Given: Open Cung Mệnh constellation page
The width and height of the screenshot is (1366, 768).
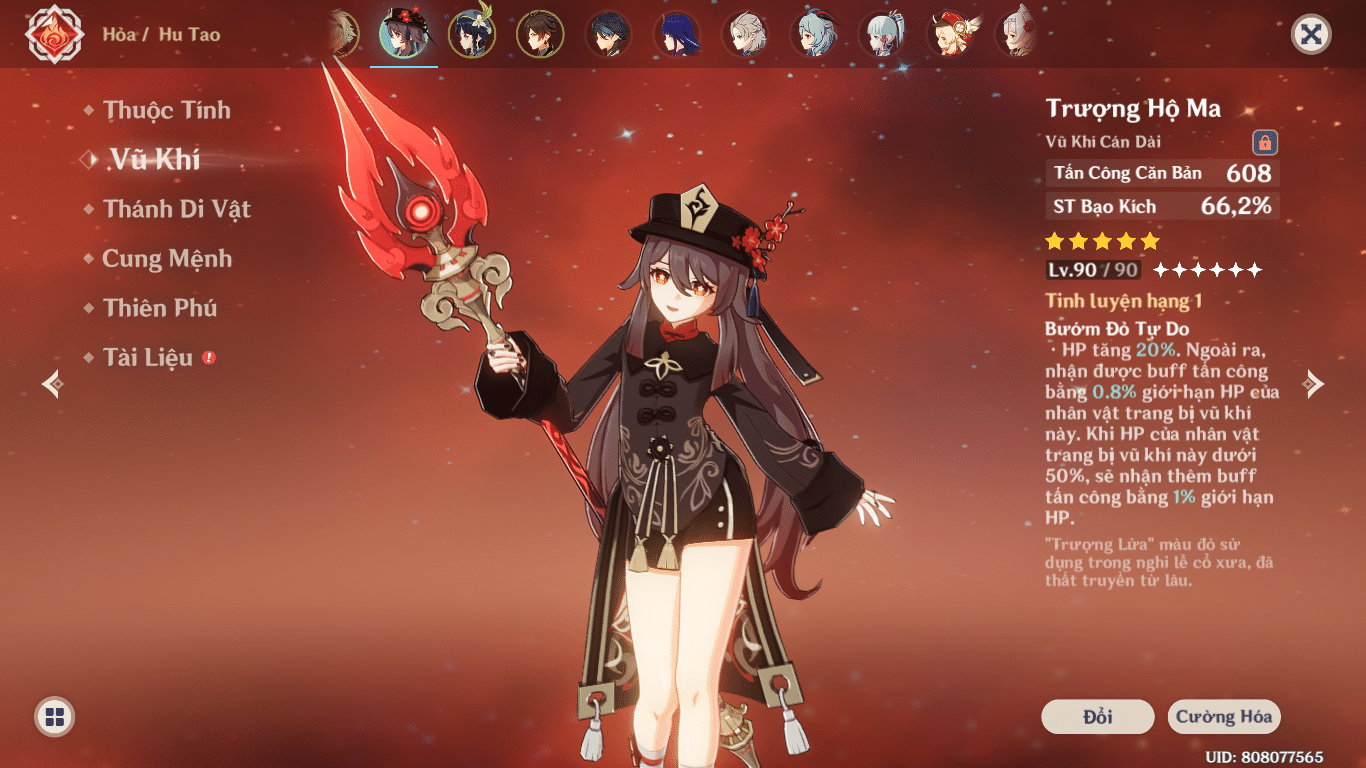Looking at the screenshot, I should (x=166, y=259).
